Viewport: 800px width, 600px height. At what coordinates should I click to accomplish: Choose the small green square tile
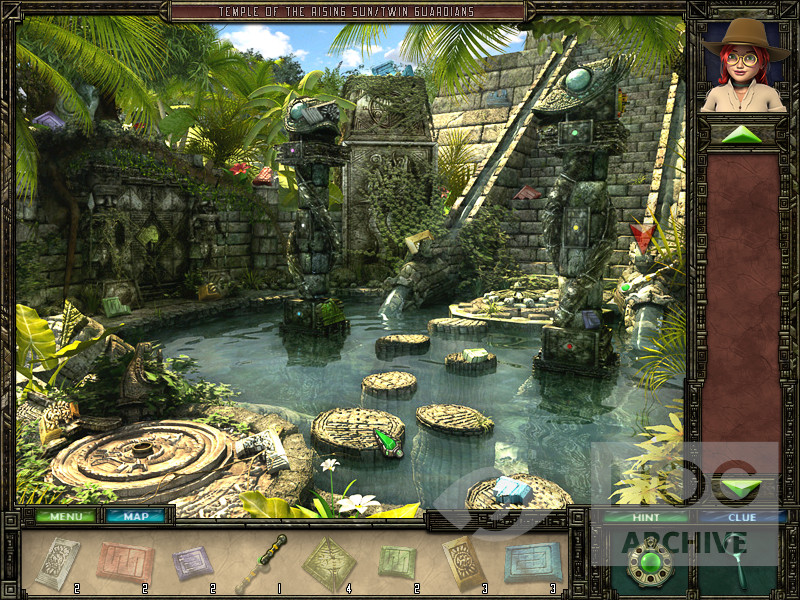pyautogui.click(x=397, y=562)
